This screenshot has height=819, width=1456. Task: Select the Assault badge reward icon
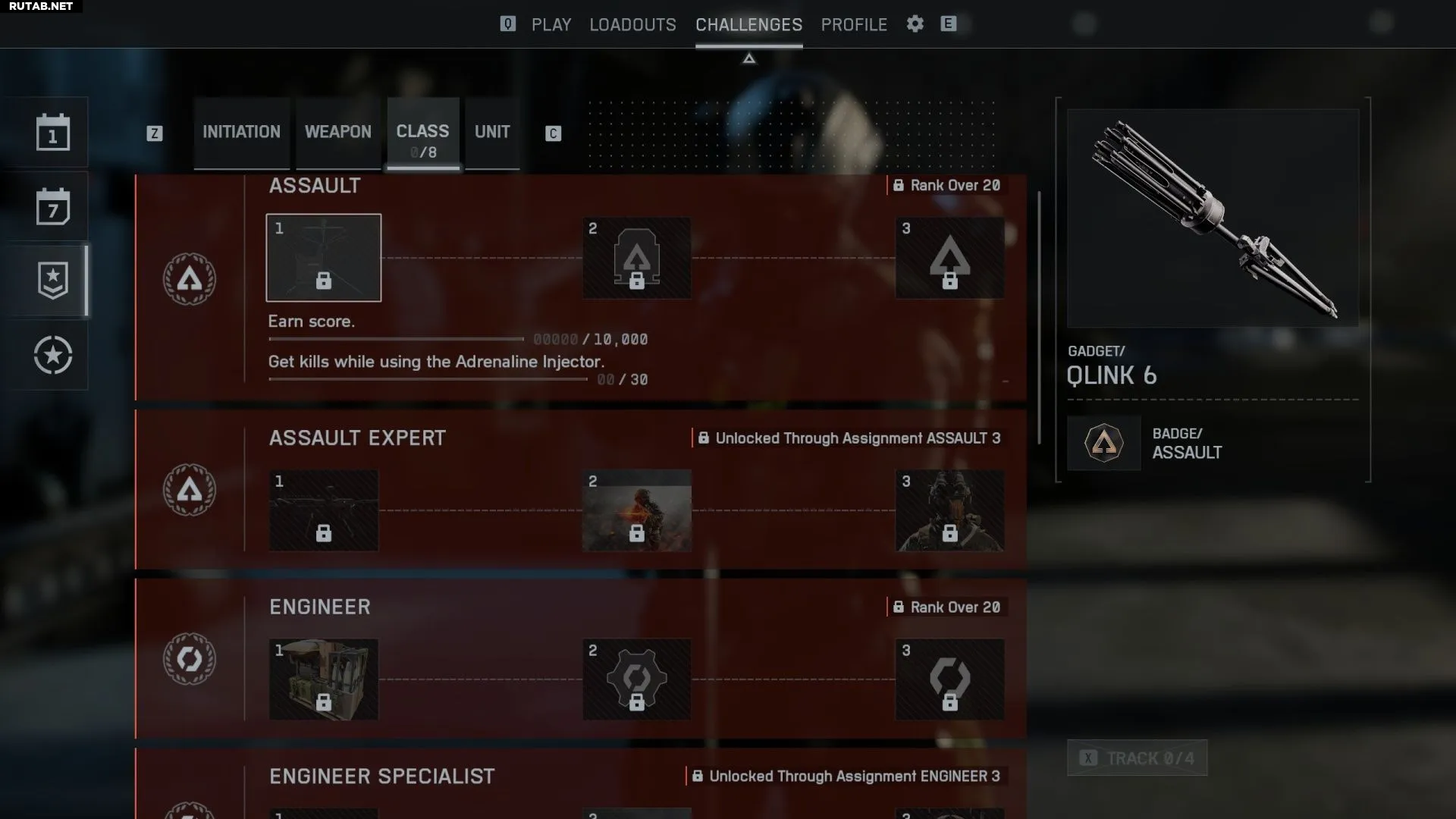click(1103, 443)
